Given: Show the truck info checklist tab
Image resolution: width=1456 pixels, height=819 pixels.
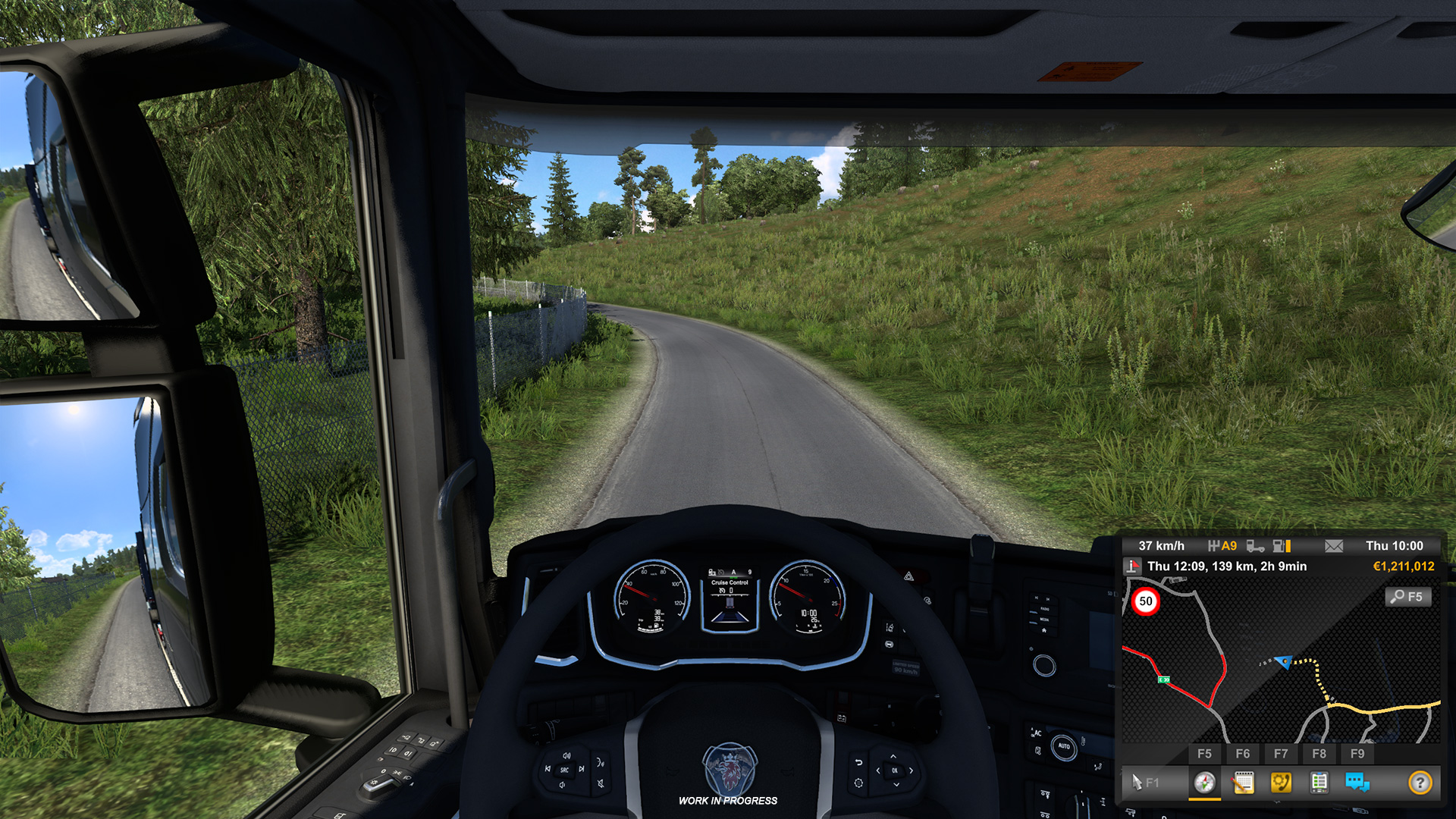Looking at the screenshot, I should pos(1319,782).
